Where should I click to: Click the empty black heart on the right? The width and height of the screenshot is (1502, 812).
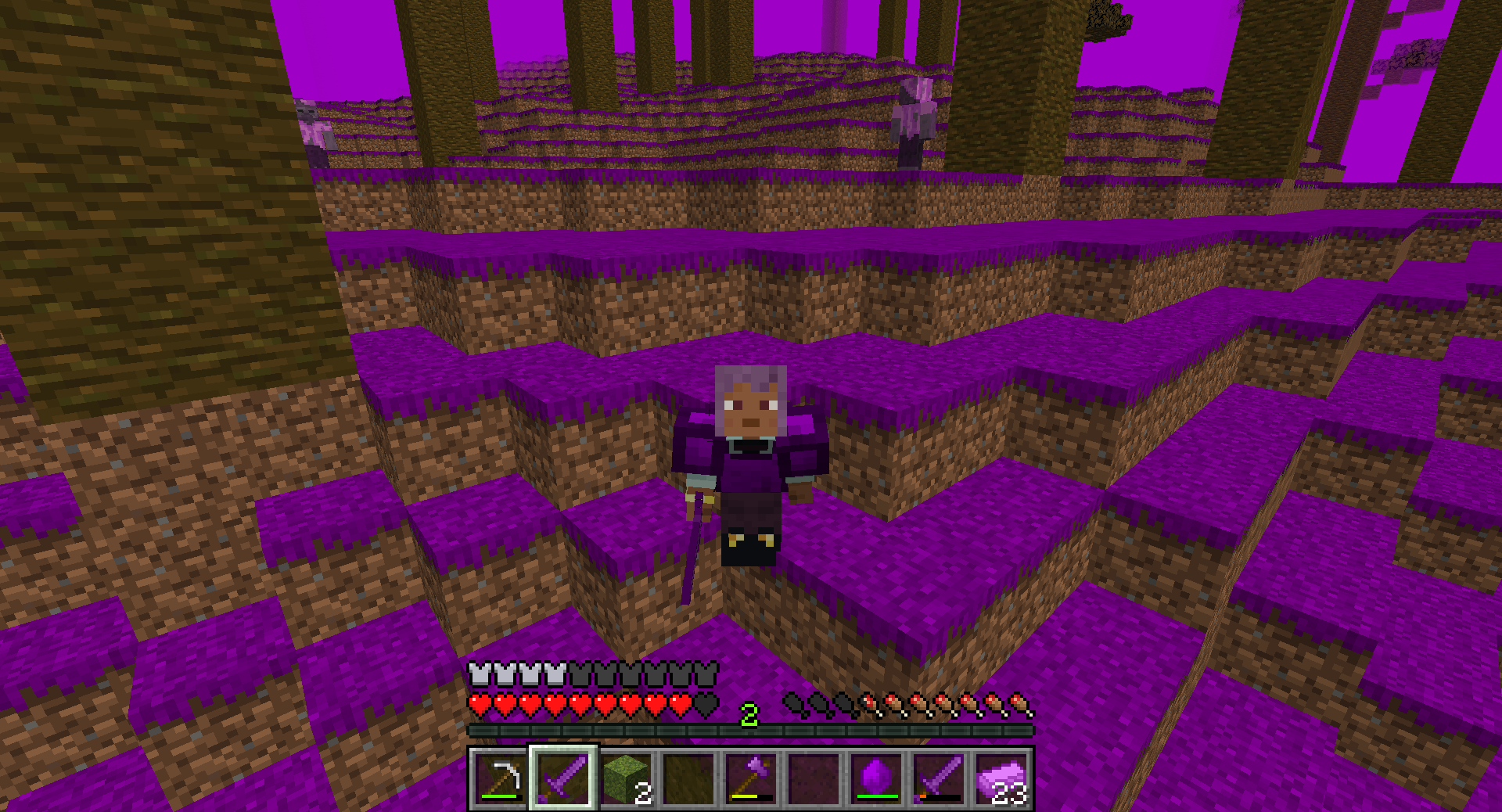click(x=702, y=704)
